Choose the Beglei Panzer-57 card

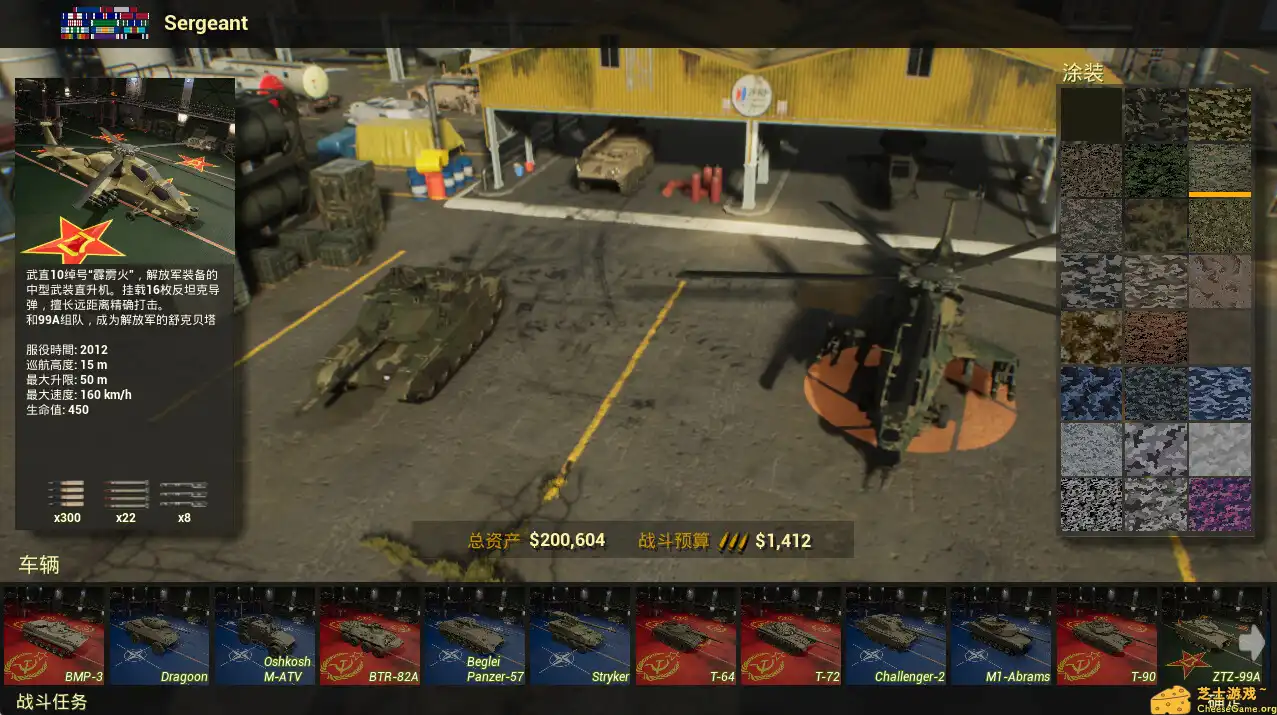click(x=475, y=636)
